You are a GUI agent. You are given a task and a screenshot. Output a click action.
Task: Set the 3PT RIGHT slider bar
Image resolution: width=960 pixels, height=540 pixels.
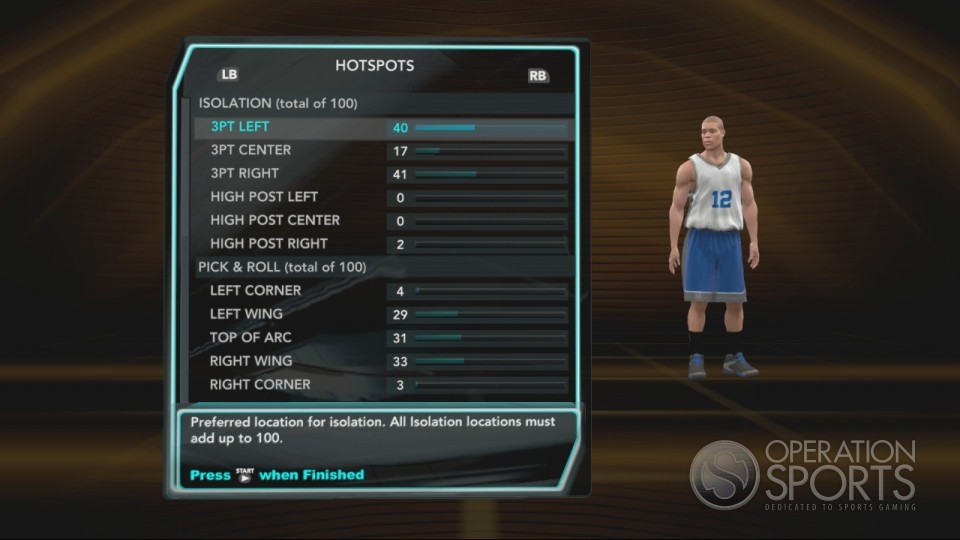coord(490,174)
